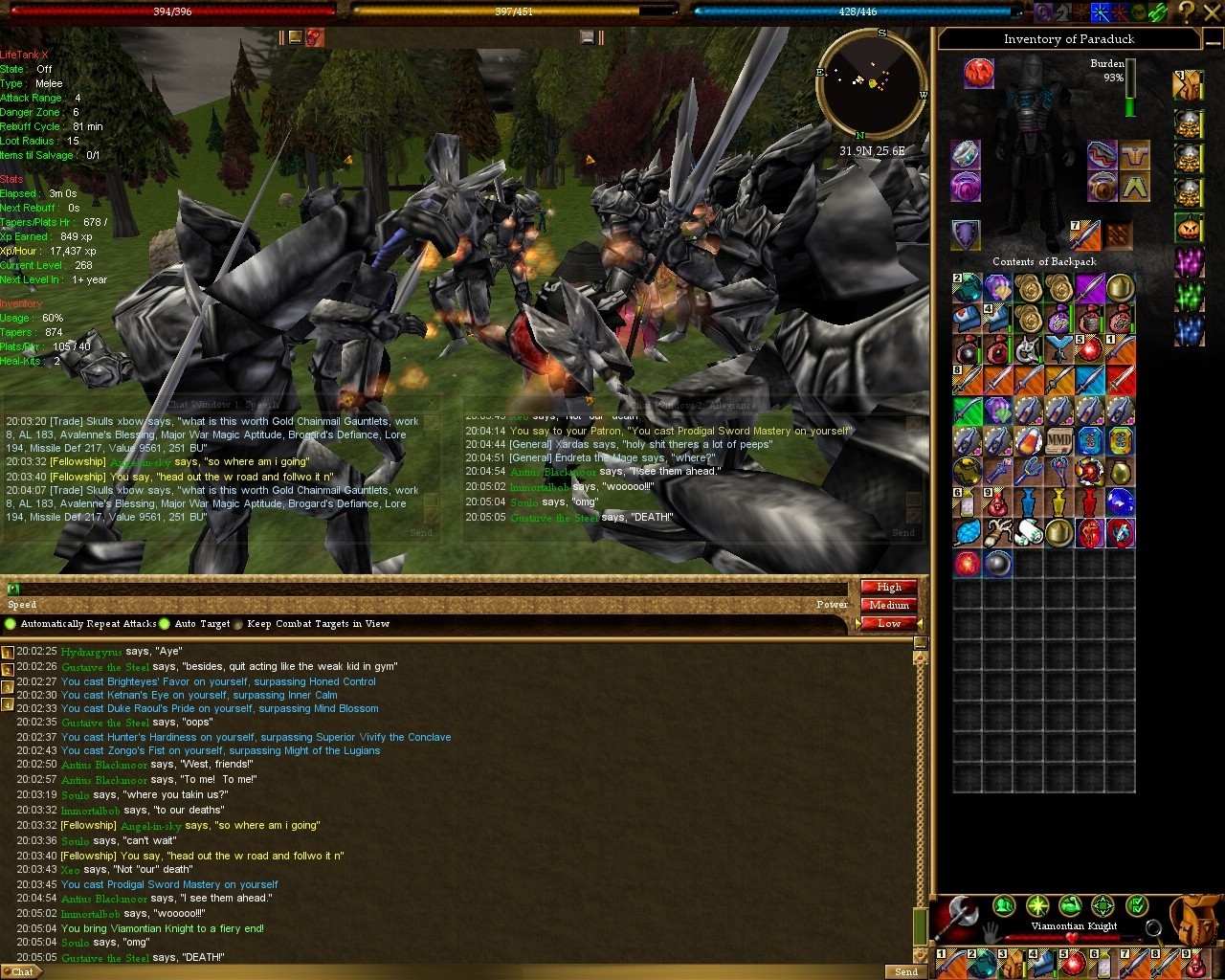
Task: Use the healing kit in slot 6
Action: click(1103, 963)
